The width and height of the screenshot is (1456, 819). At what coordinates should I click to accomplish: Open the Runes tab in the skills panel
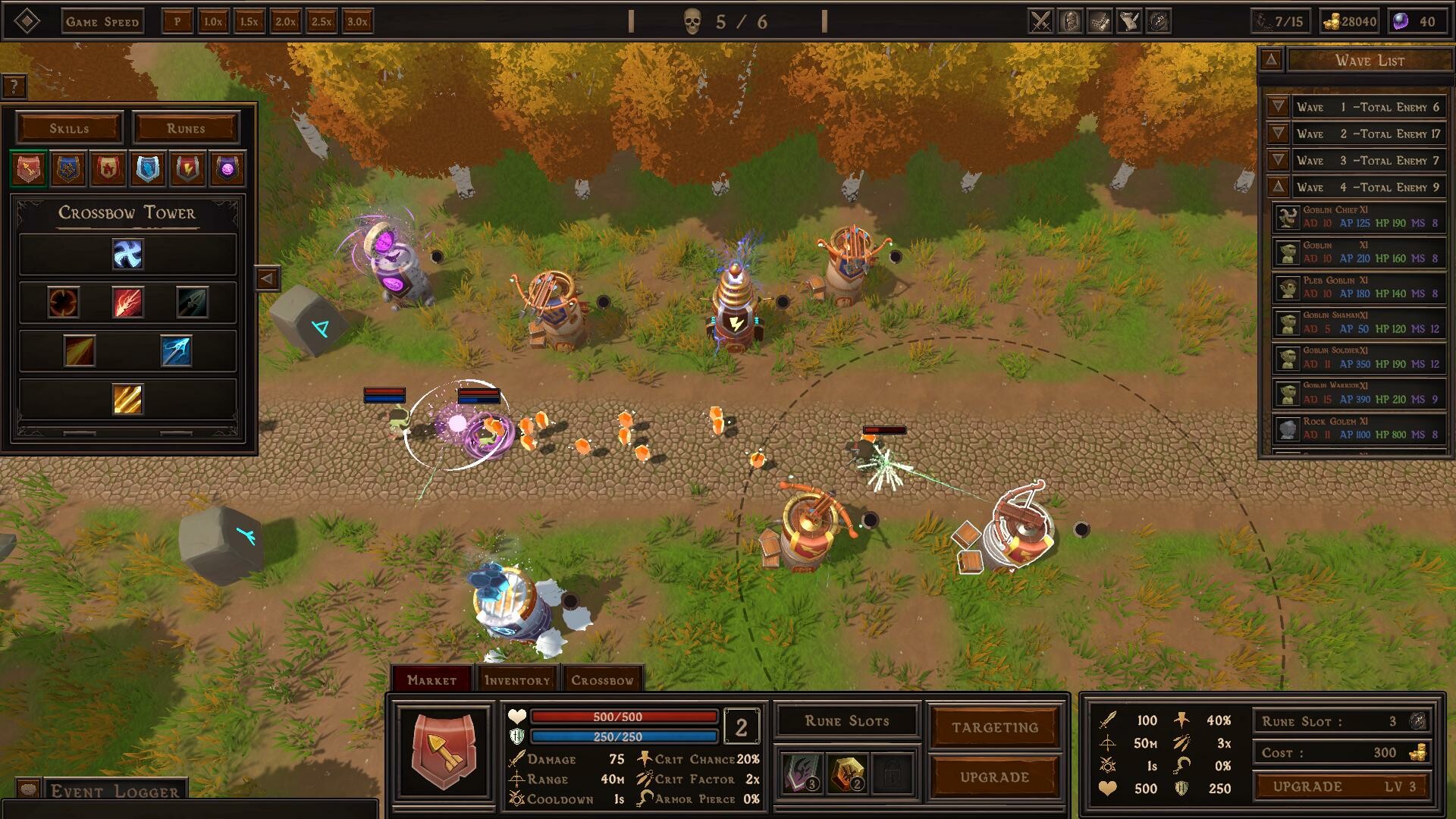point(187,128)
